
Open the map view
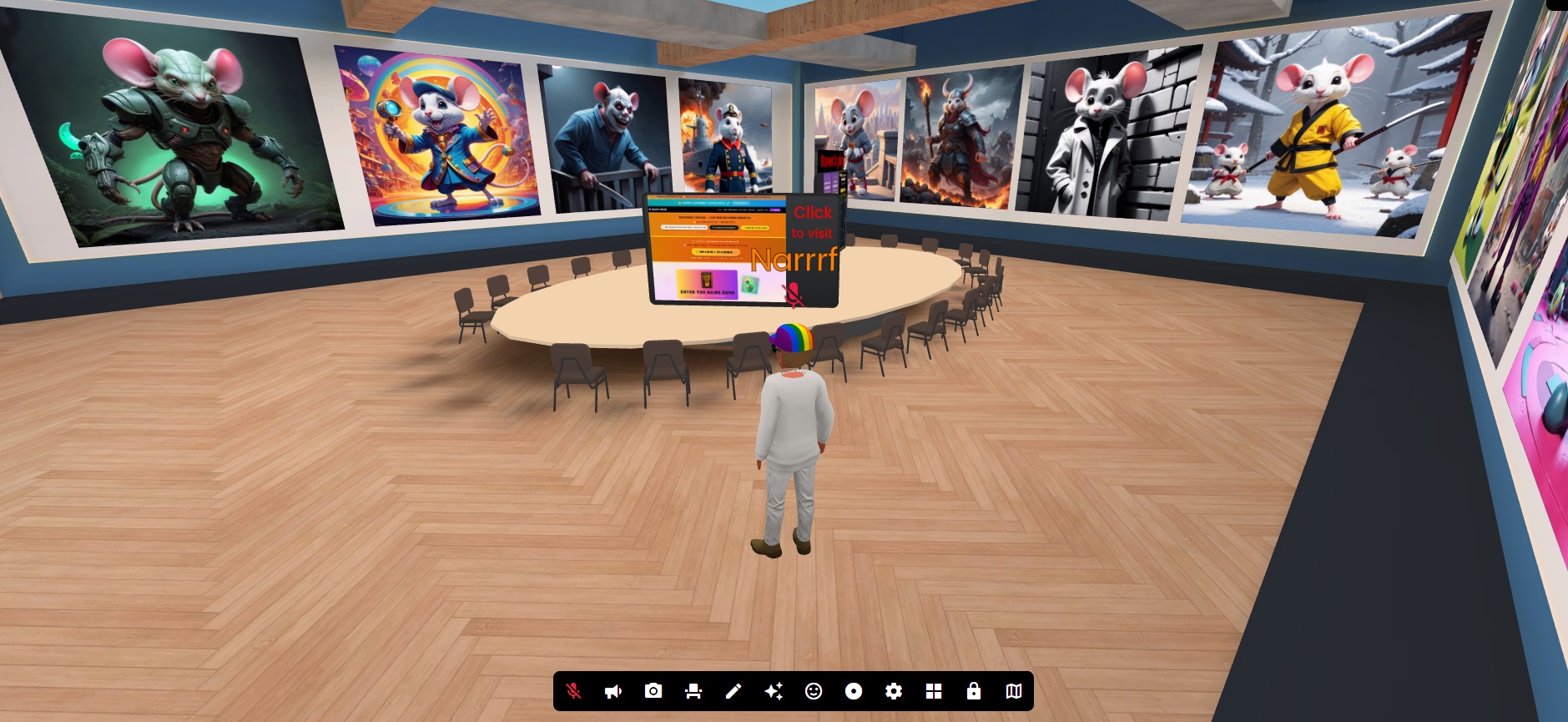pos(1016,690)
